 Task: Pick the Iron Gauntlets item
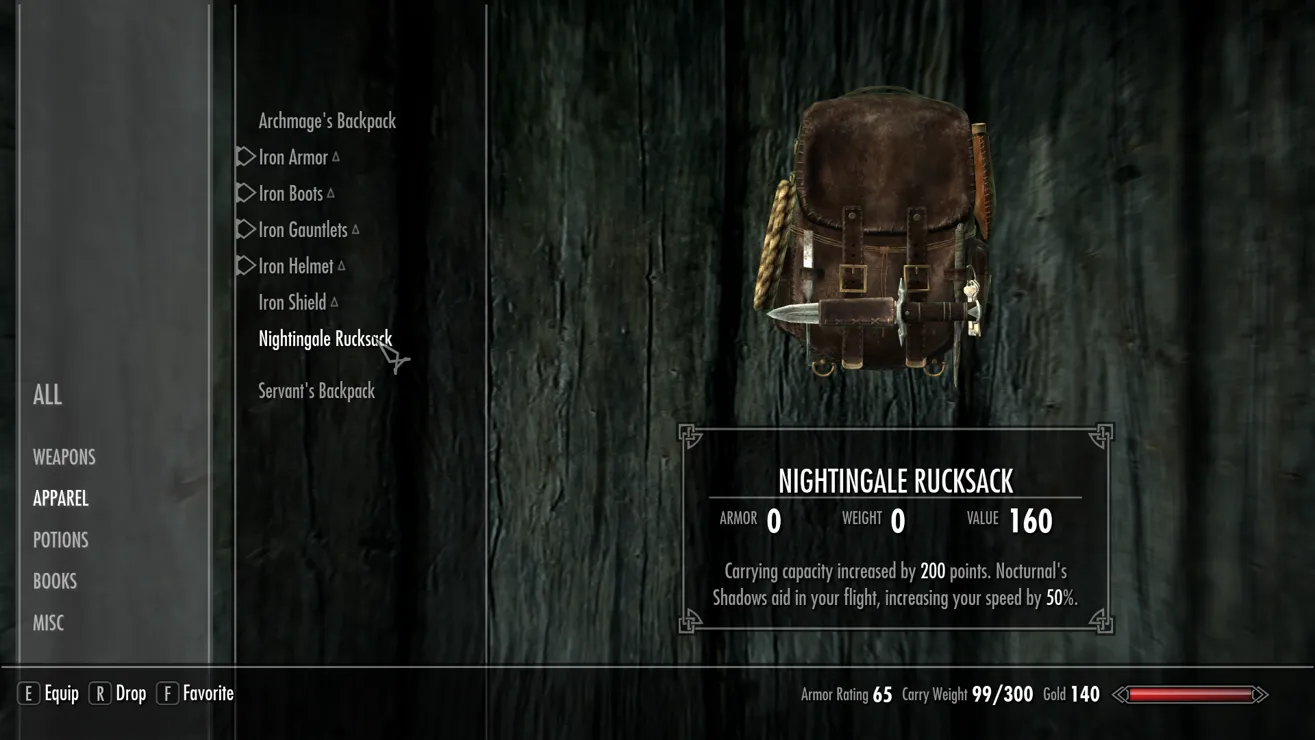point(303,230)
